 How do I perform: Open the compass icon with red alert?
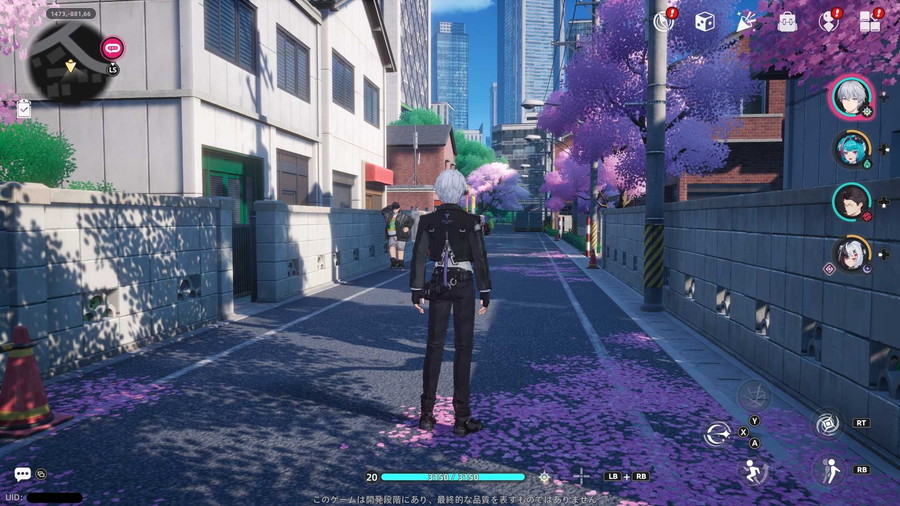[x=663, y=21]
